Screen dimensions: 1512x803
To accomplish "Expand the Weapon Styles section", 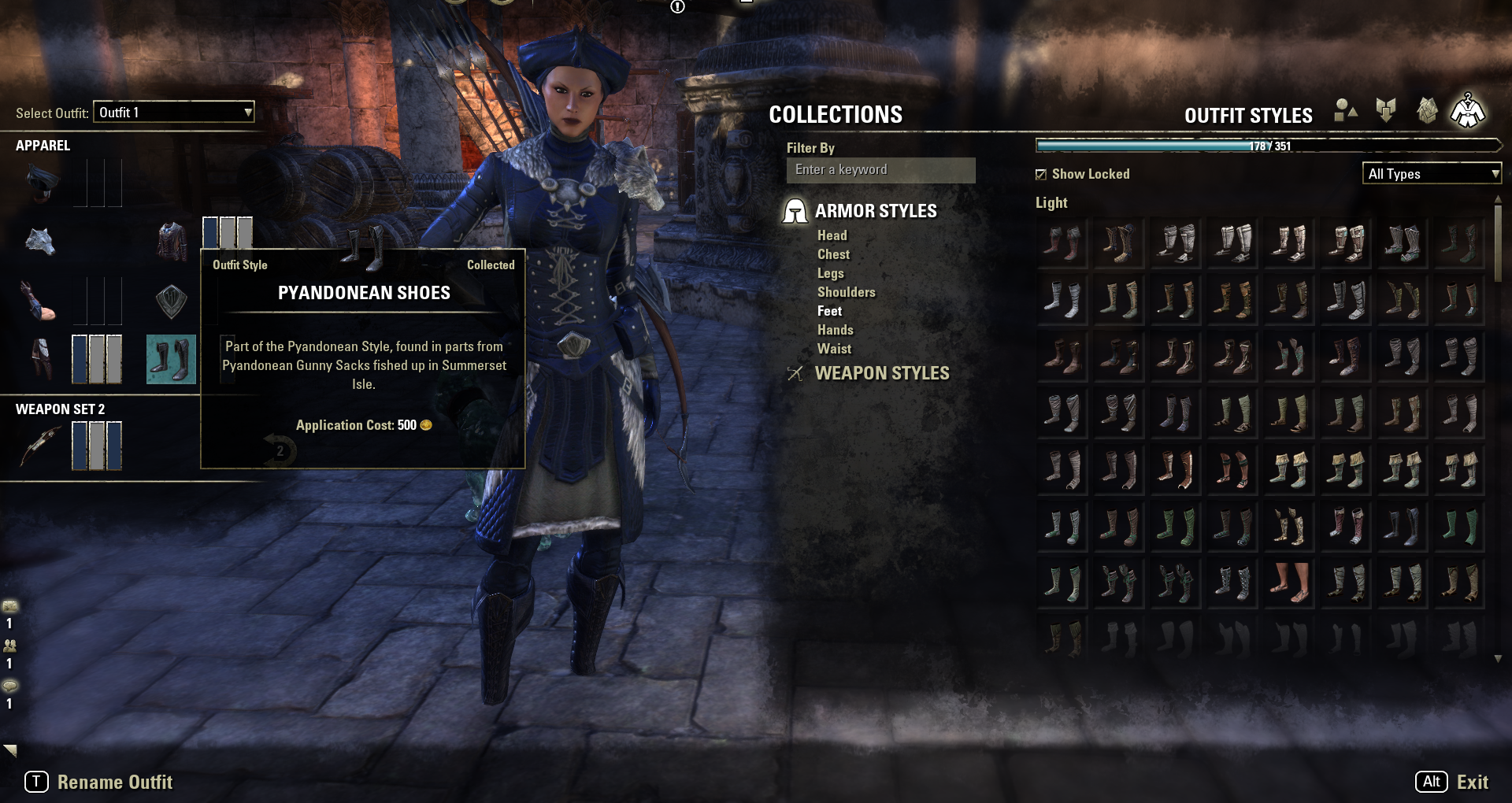I will click(x=881, y=373).
